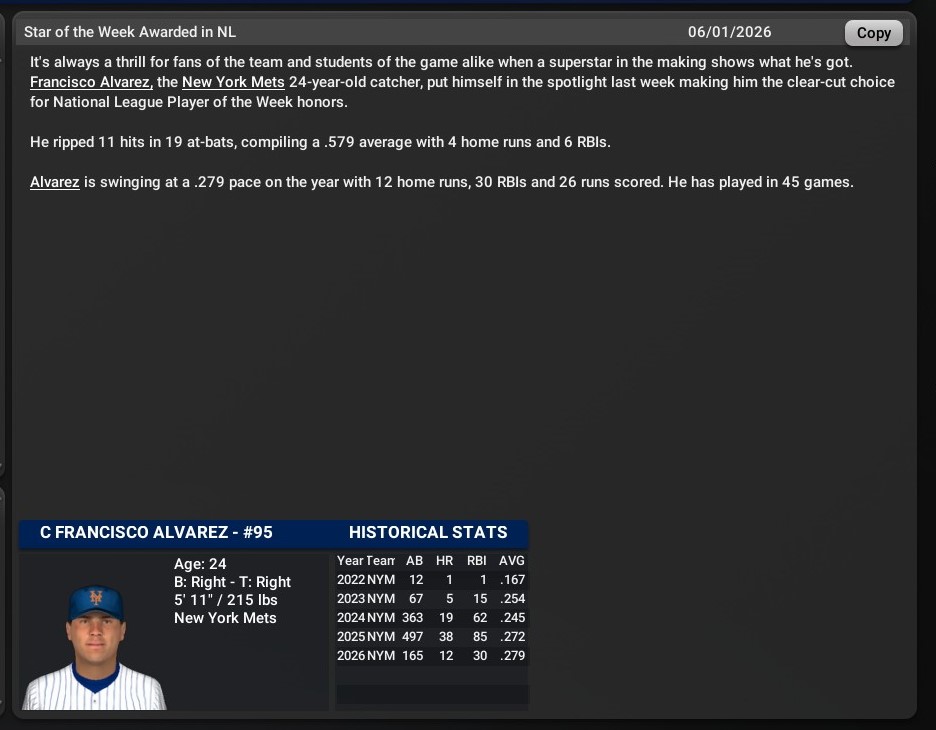Open the Alvarez link before "is swinging"
This screenshot has height=730, width=936.
point(55,182)
